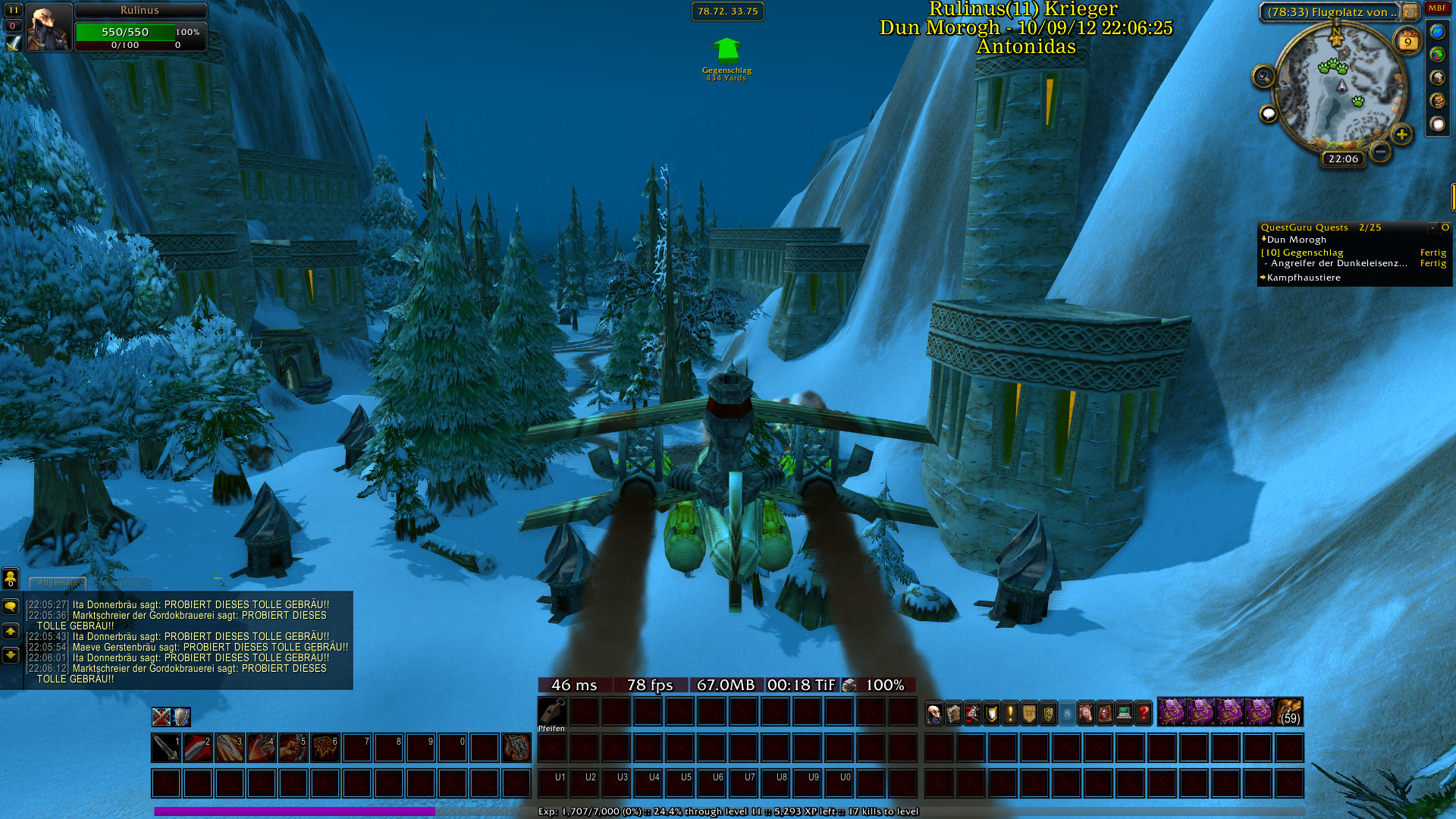This screenshot has width=1456, height=819.
Task: Zoom out on the minimap
Action: pos(1381,152)
